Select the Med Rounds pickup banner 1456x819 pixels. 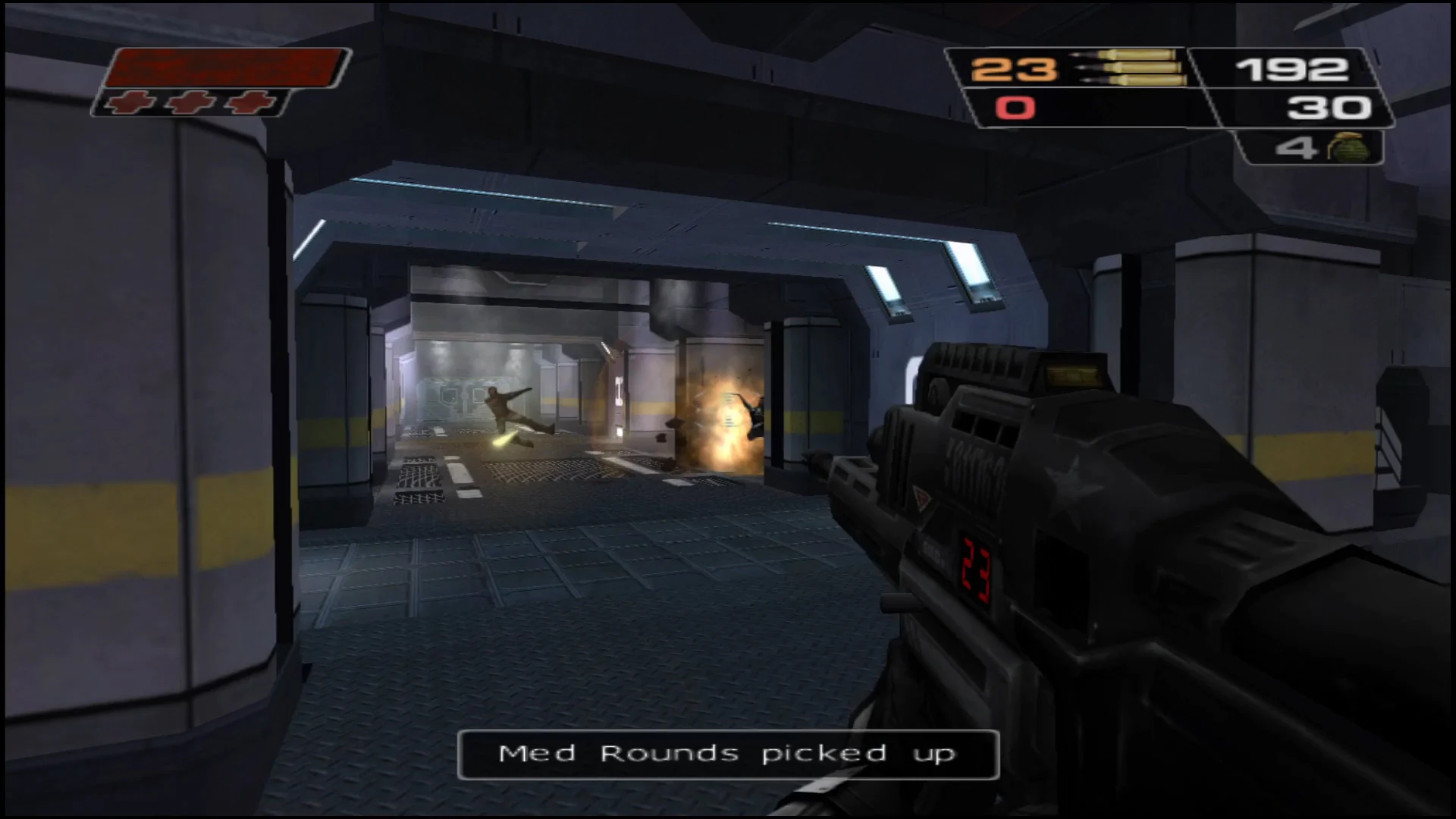pos(726,753)
